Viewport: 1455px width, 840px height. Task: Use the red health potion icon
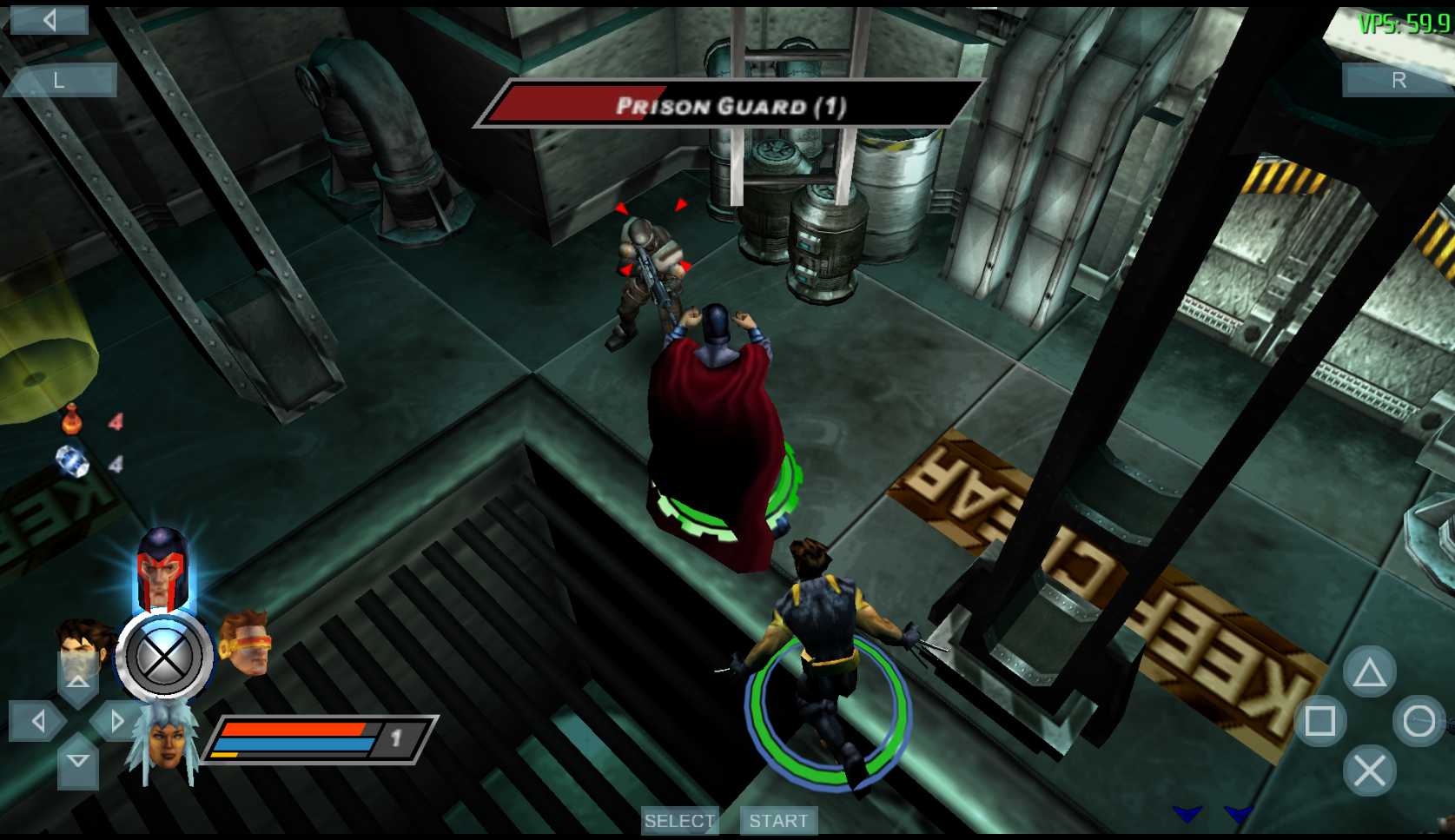pos(71,420)
